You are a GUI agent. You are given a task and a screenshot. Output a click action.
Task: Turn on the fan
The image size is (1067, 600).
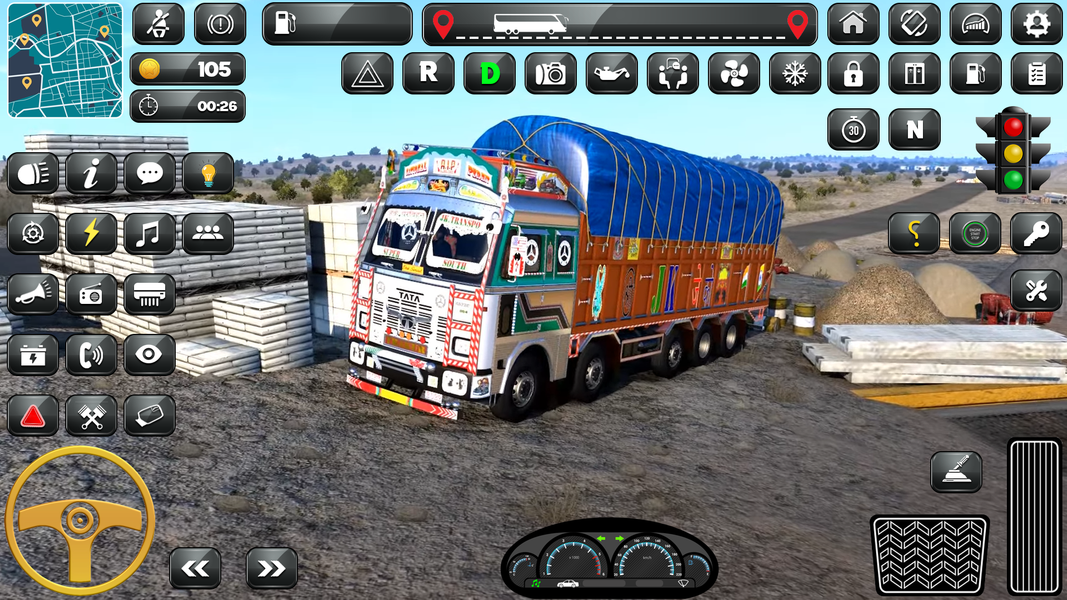734,73
